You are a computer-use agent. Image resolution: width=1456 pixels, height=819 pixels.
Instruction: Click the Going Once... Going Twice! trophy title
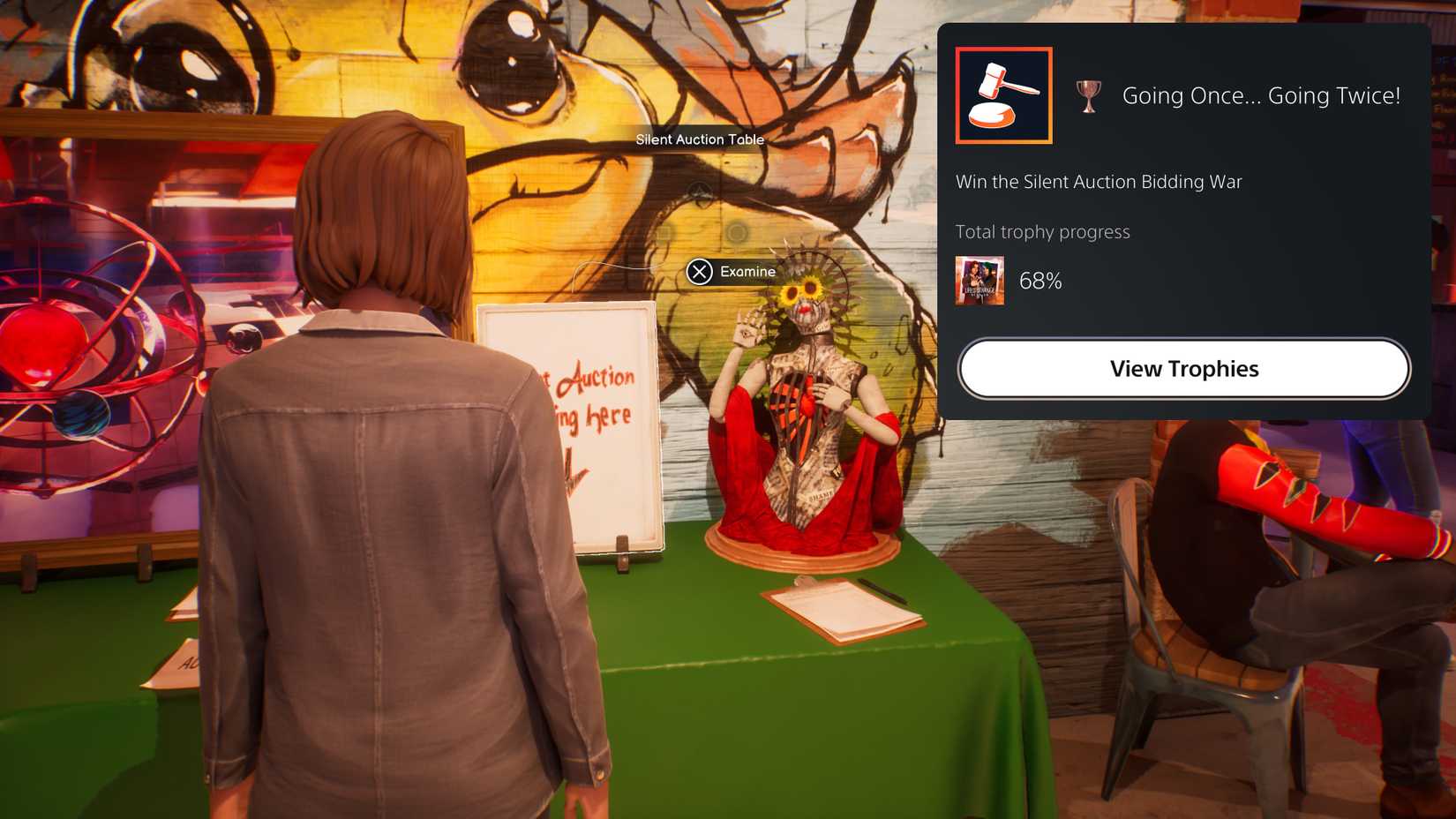1260,96
